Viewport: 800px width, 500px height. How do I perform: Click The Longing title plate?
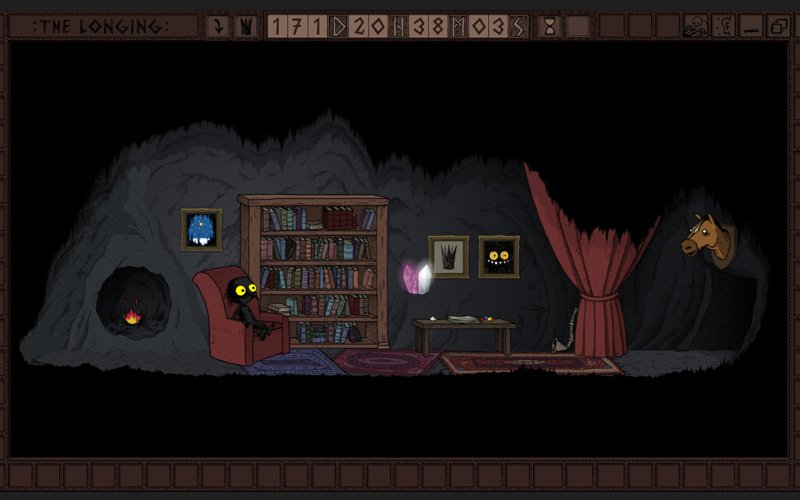click(x=100, y=27)
